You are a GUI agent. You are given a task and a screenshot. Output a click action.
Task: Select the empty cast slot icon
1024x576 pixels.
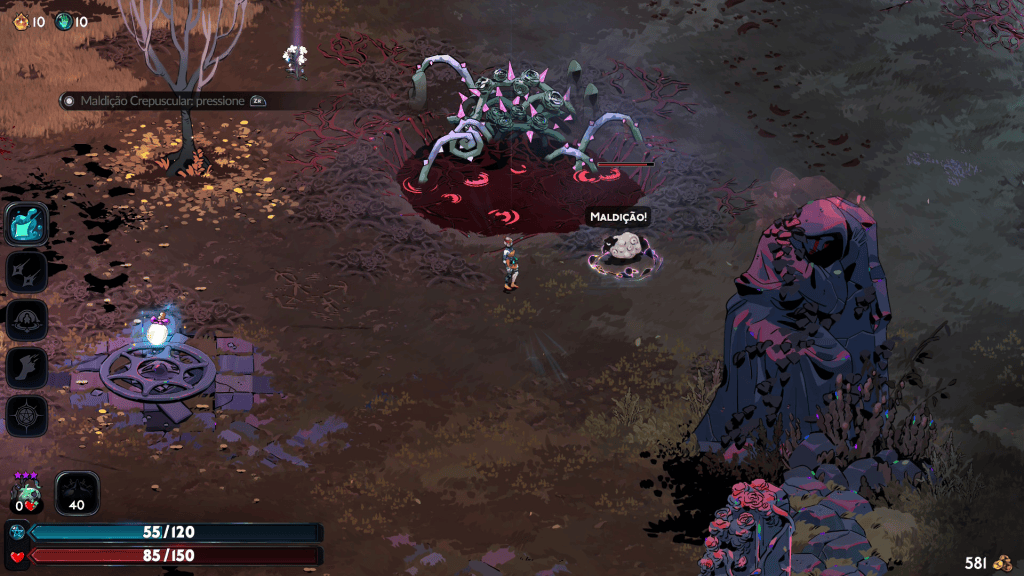[x=27, y=320]
